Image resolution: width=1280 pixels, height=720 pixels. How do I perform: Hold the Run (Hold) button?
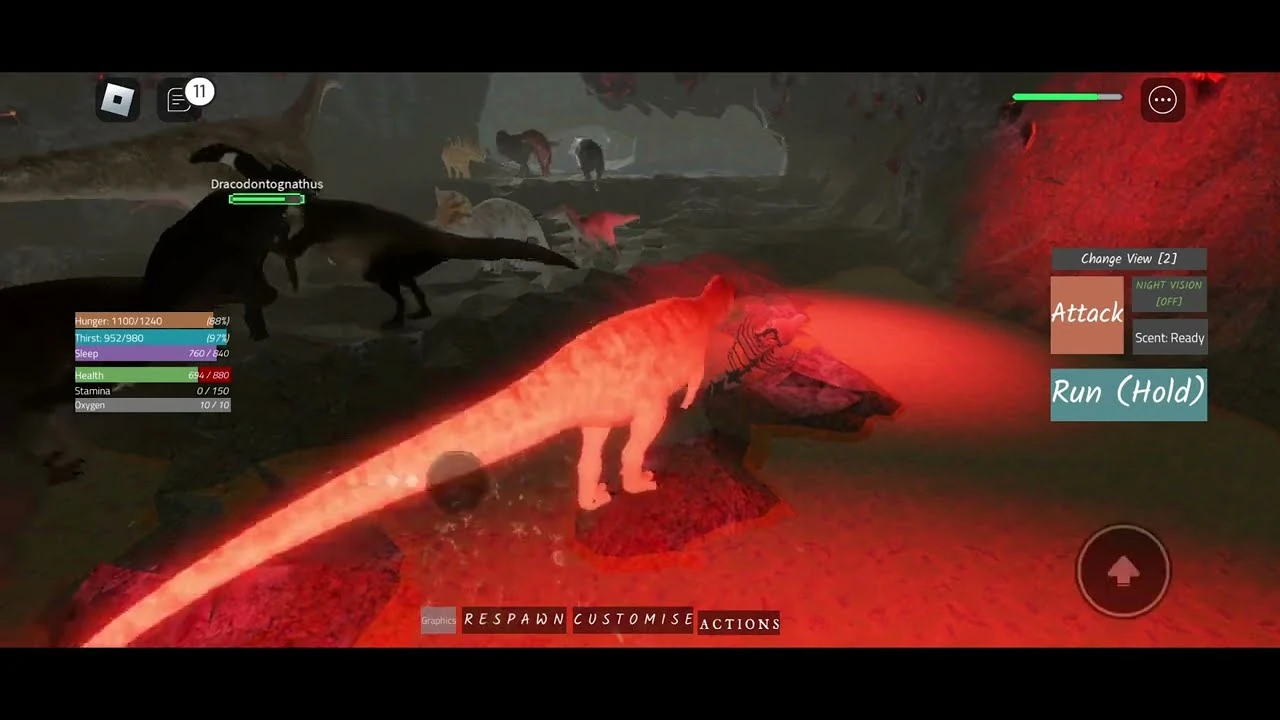click(x=1128, y=394)
